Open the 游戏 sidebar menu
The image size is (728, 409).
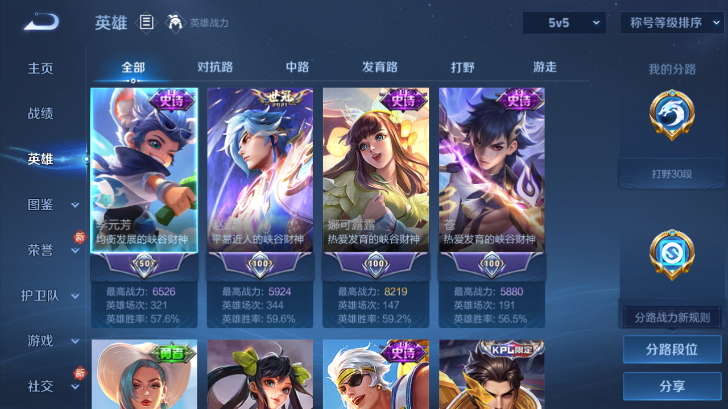pyautogui.click(x=52, y=340)
